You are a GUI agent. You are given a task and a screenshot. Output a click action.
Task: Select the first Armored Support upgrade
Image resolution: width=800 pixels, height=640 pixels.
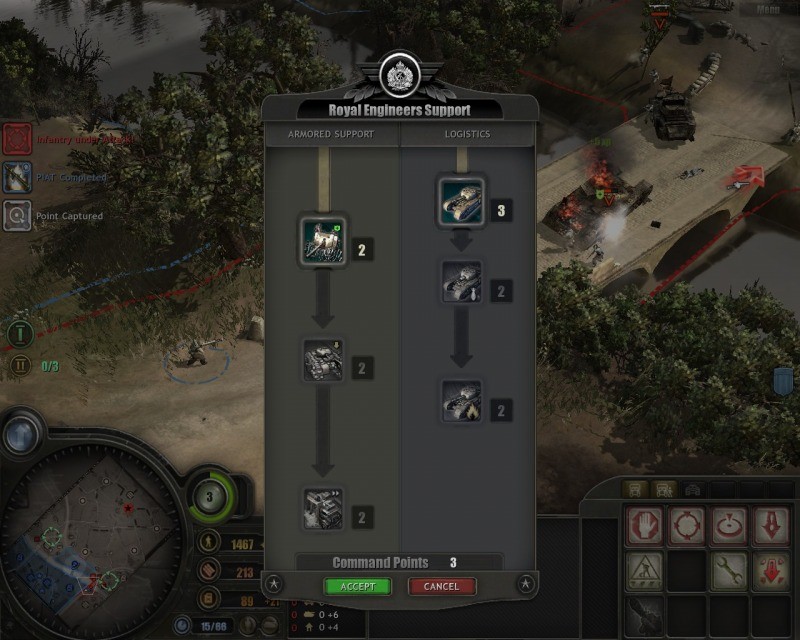click(x=324, y=241)
